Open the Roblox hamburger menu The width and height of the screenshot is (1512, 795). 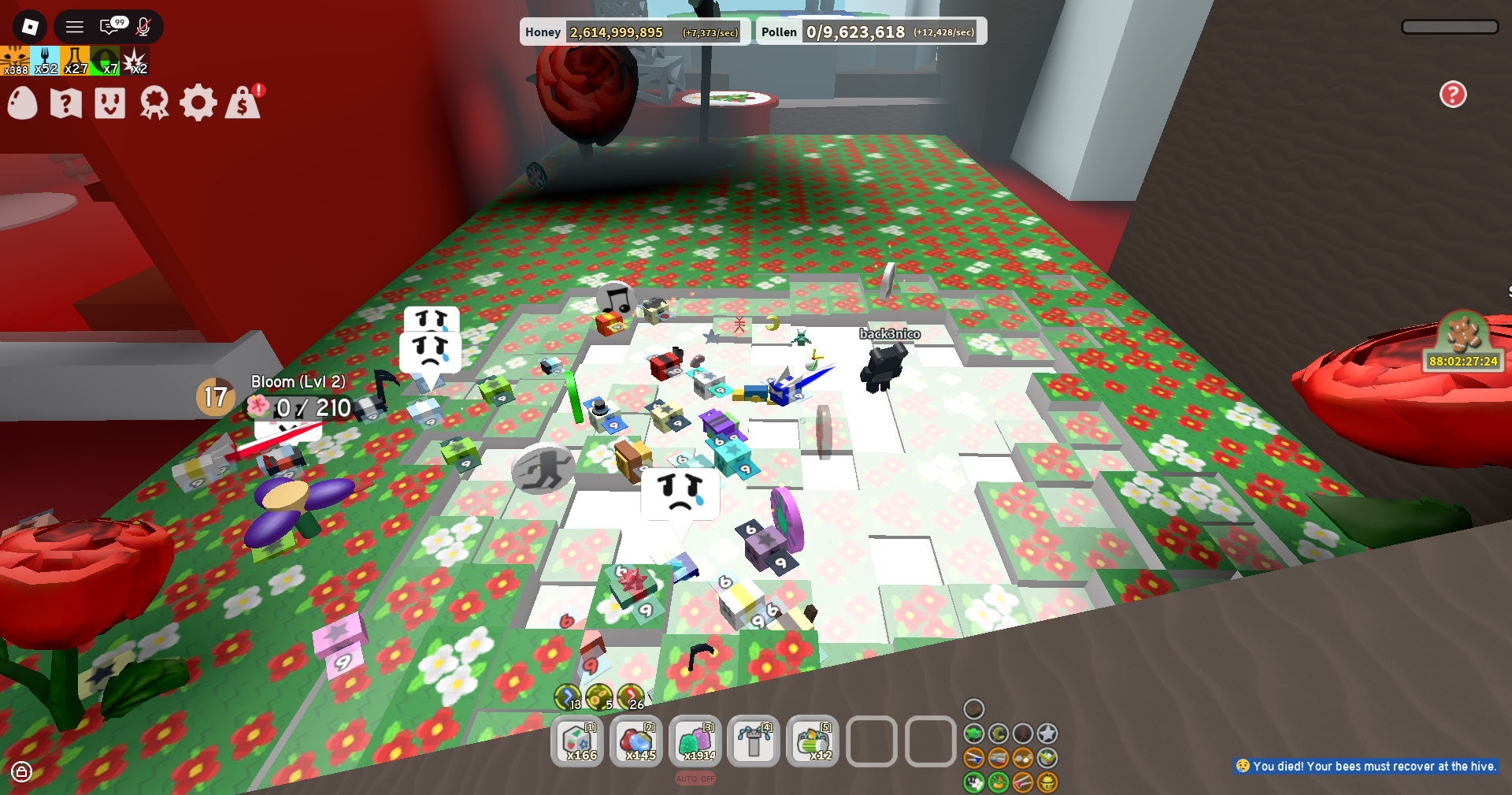(75, 25)
